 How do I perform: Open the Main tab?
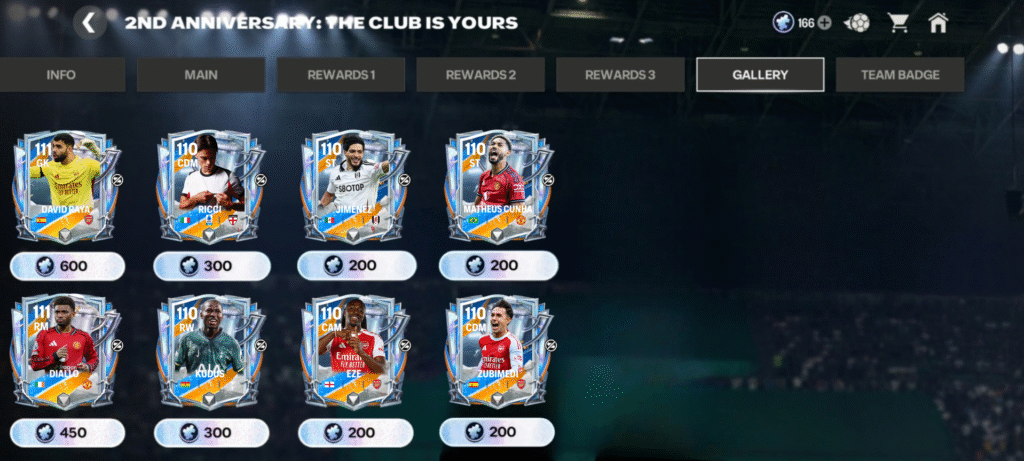[201, 75]
